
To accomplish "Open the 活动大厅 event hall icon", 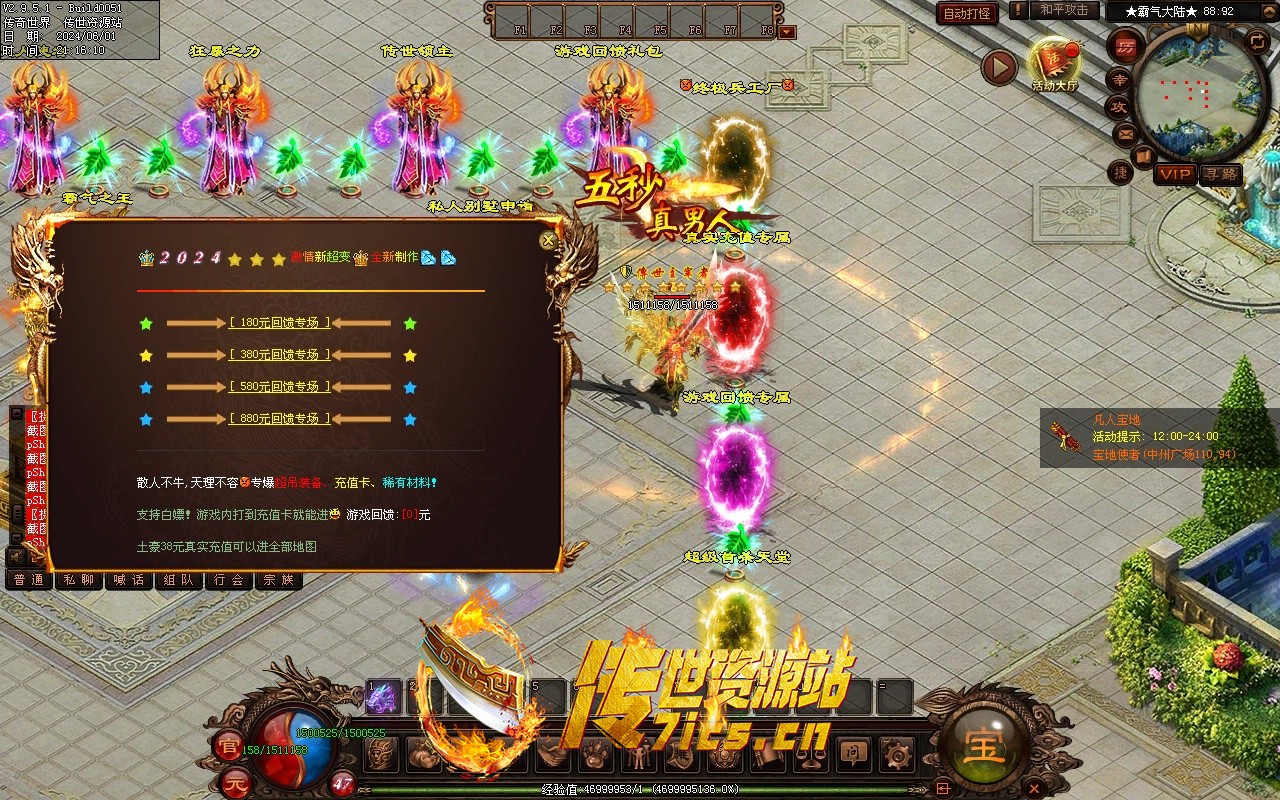I will pos(1055,64).
